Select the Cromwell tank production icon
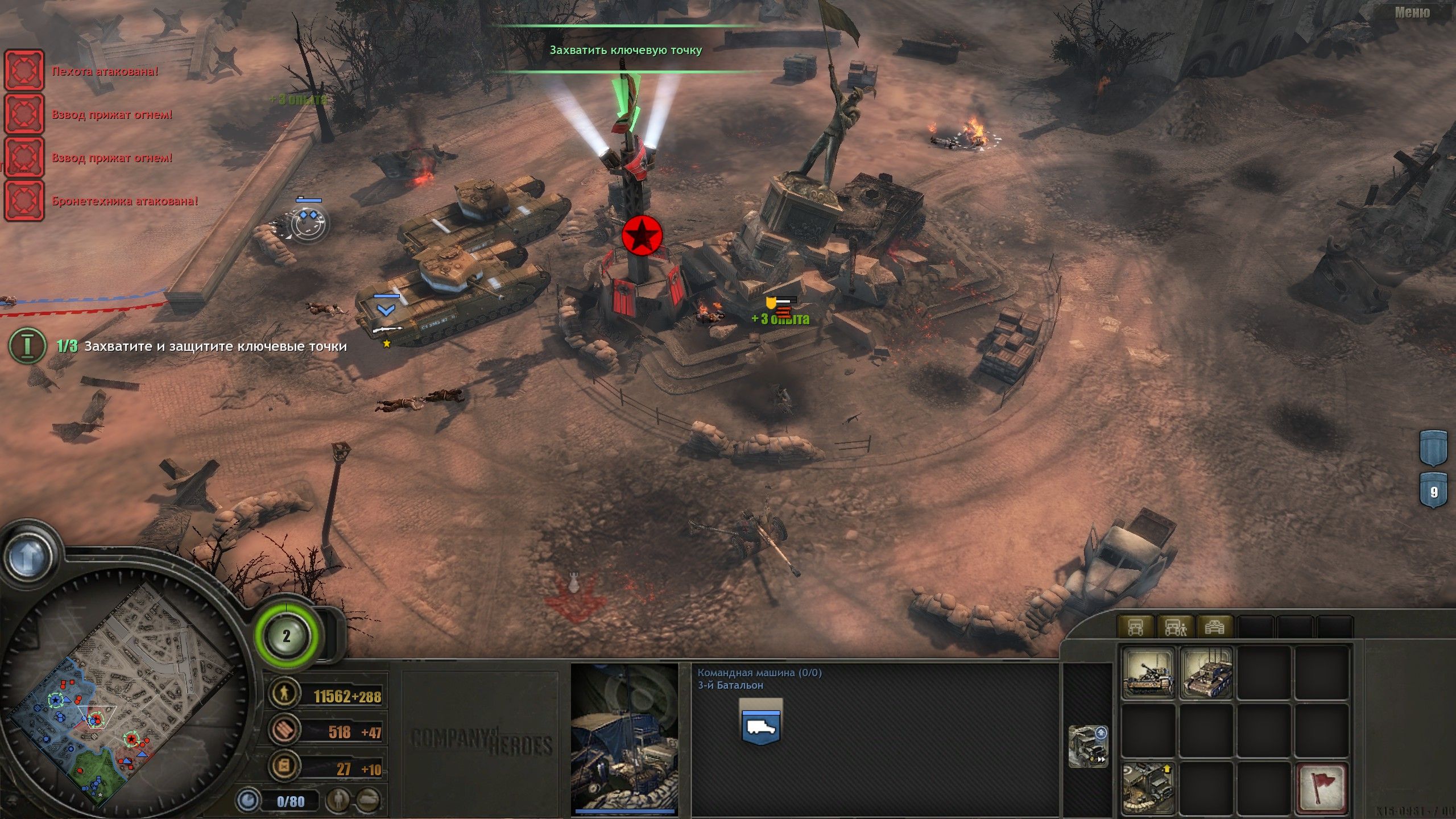The height and width of the screenshot is (819, 1456). 1148,674
